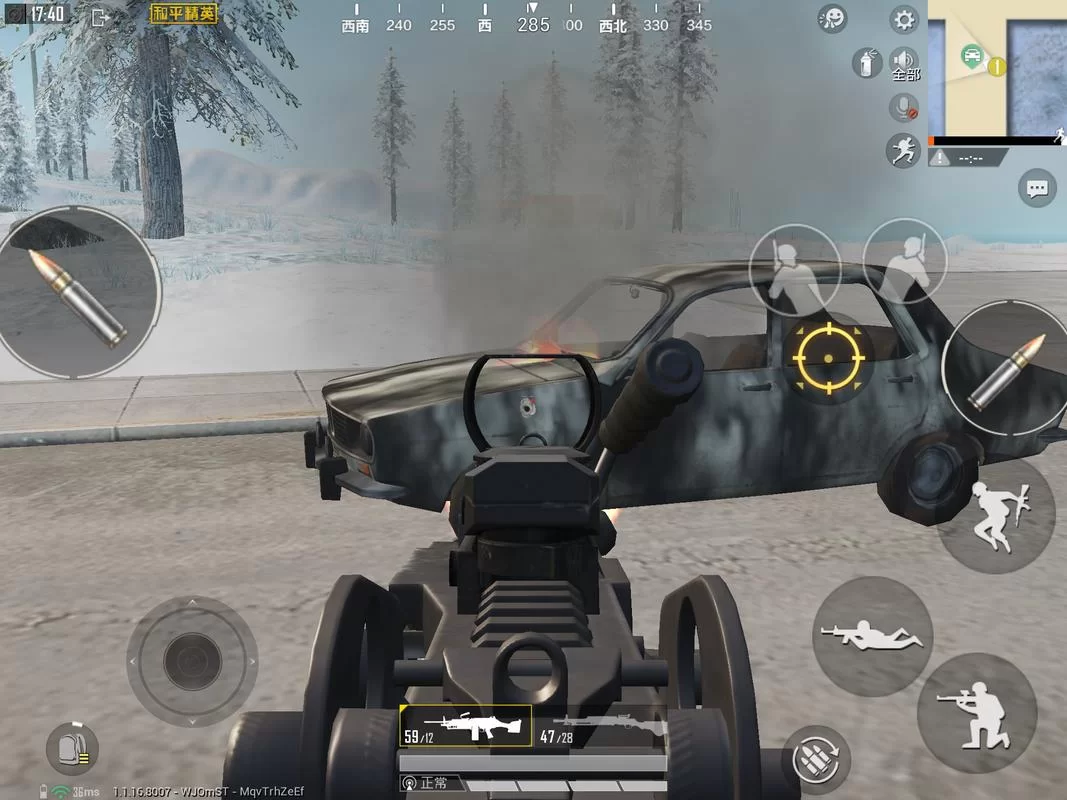Expand the minimap
Screen dimensions: 1067x800
(997, 68)
